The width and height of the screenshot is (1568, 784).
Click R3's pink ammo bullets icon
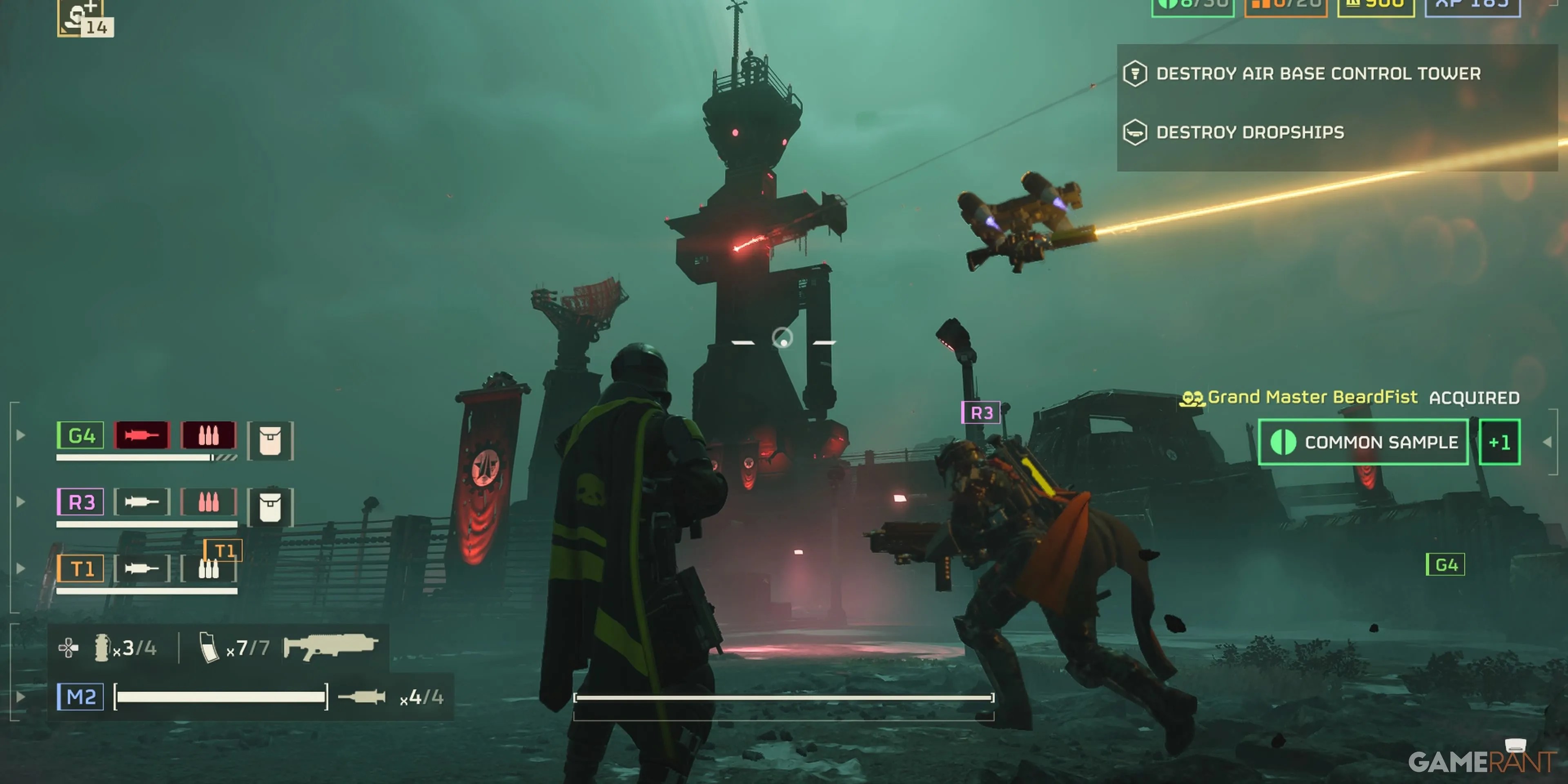[209, 502]
